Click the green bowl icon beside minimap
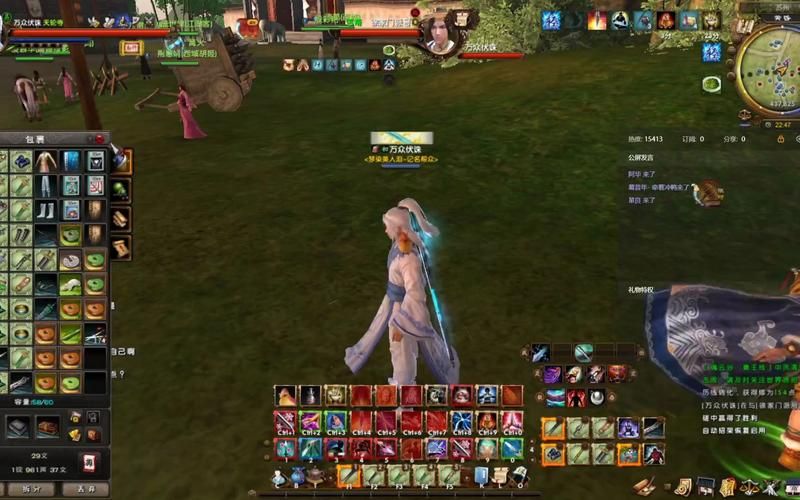This screenshot has height=500, width=800. coord(711,84)
